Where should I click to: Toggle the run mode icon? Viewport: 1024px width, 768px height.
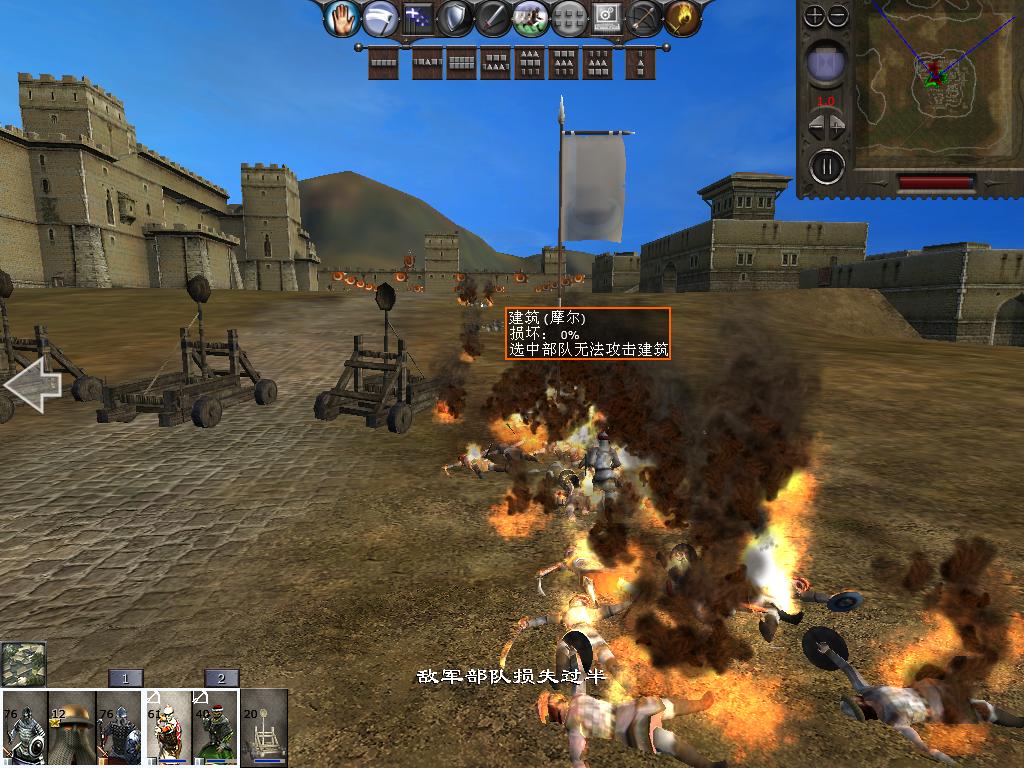(x=530, y=17)
